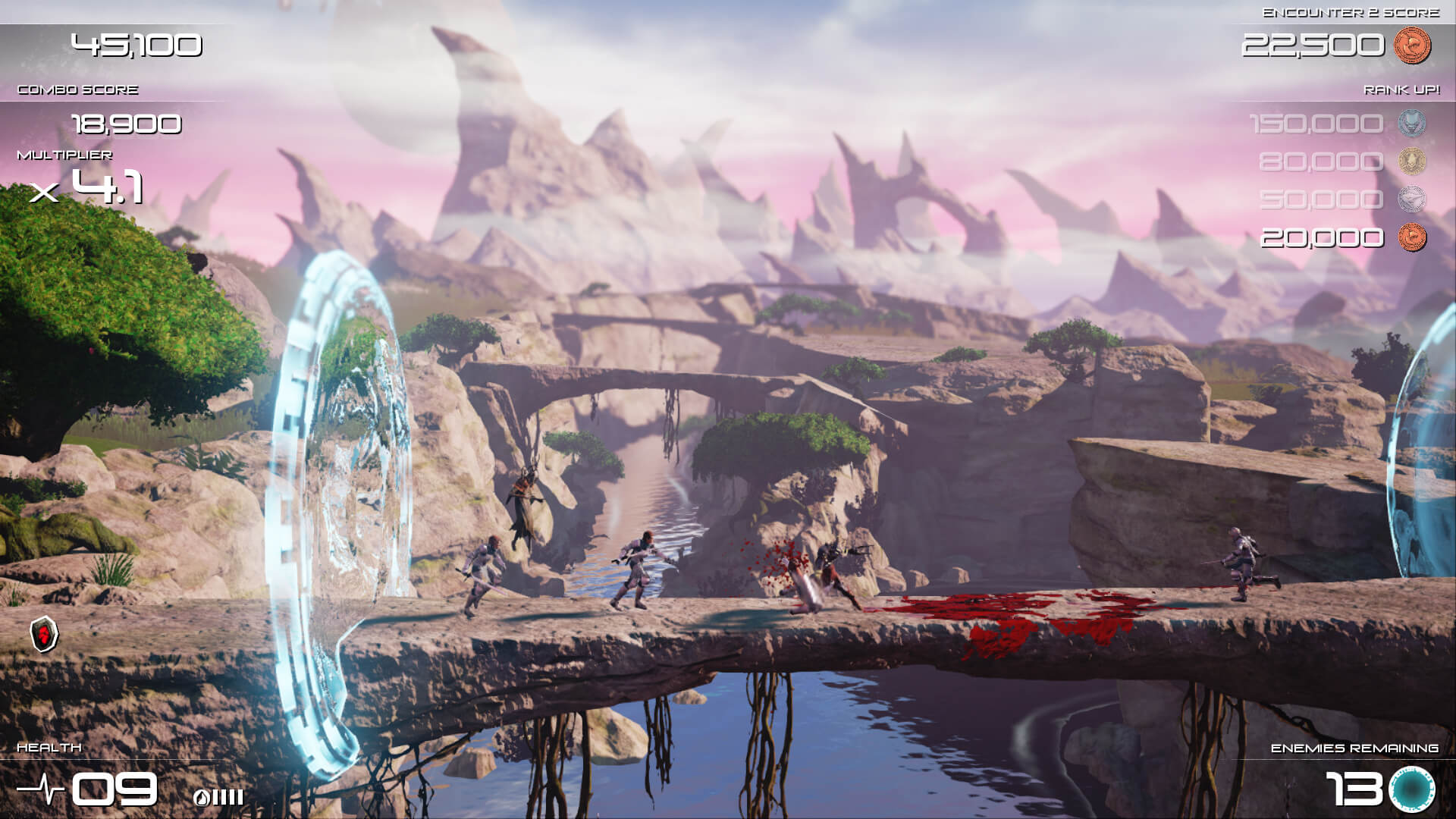
Task: Click the red mask shield icon
Action: pos(45,634)
